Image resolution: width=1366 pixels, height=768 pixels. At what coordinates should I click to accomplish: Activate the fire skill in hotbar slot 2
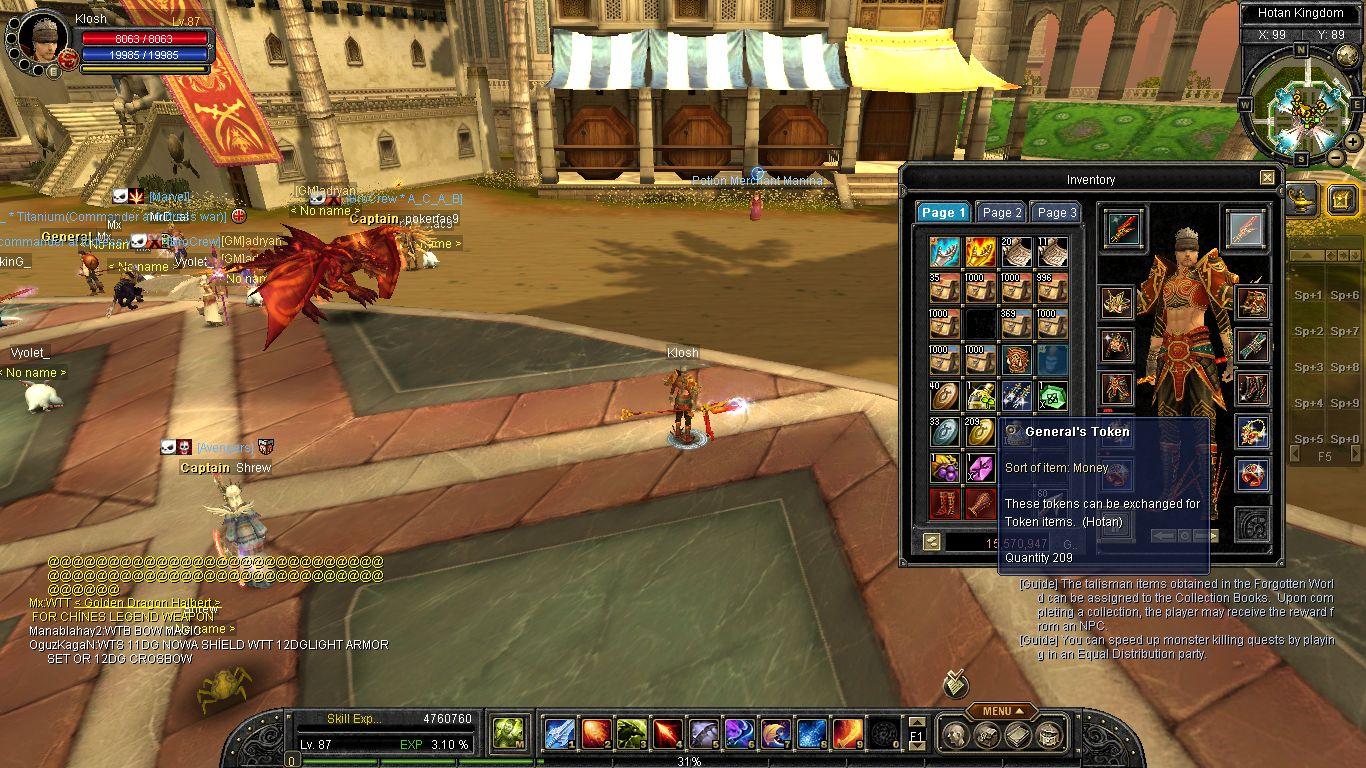point(596,734)
